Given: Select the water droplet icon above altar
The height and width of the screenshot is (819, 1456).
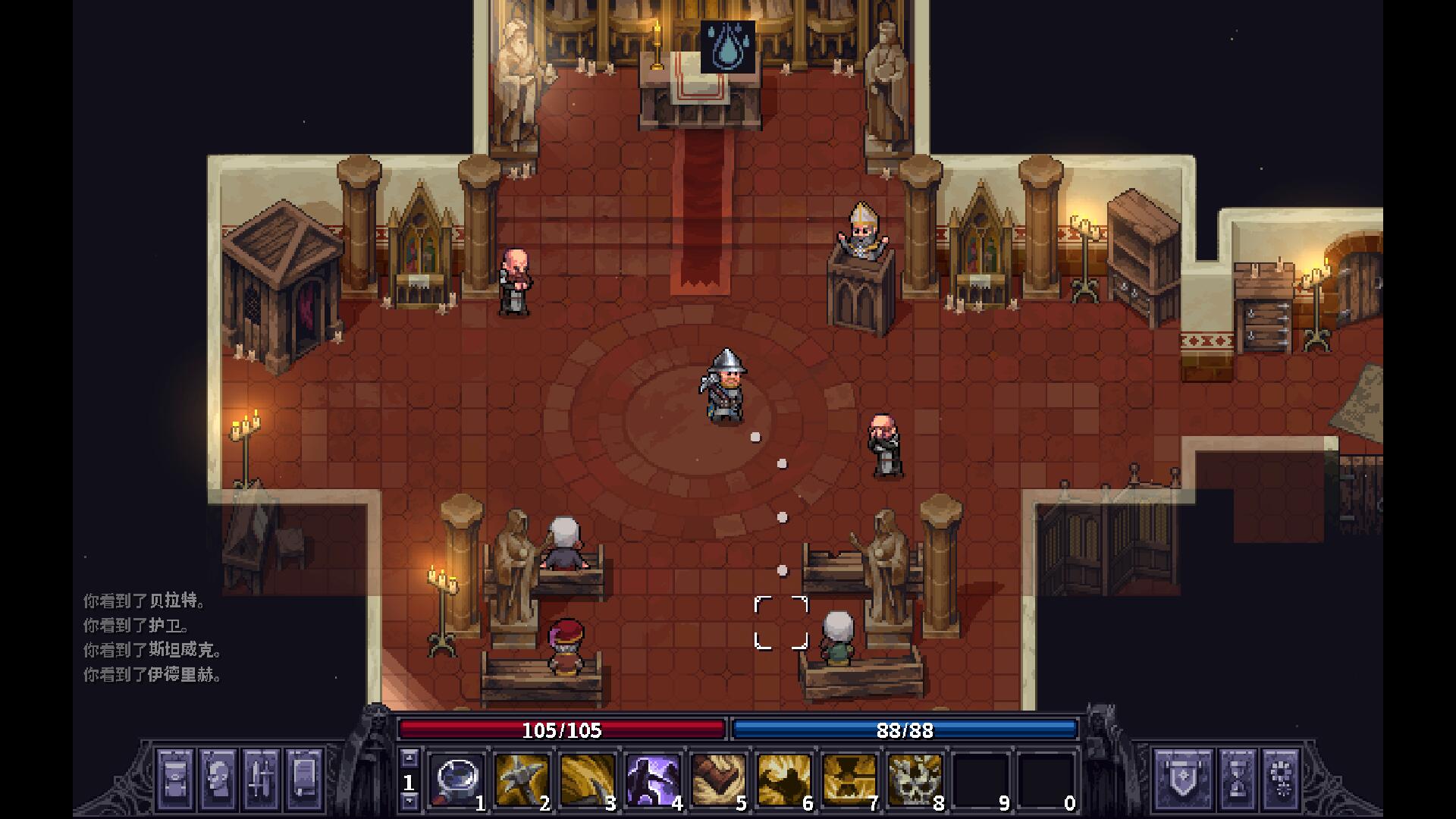Looking at the screenshot, I should pos(728,47).
